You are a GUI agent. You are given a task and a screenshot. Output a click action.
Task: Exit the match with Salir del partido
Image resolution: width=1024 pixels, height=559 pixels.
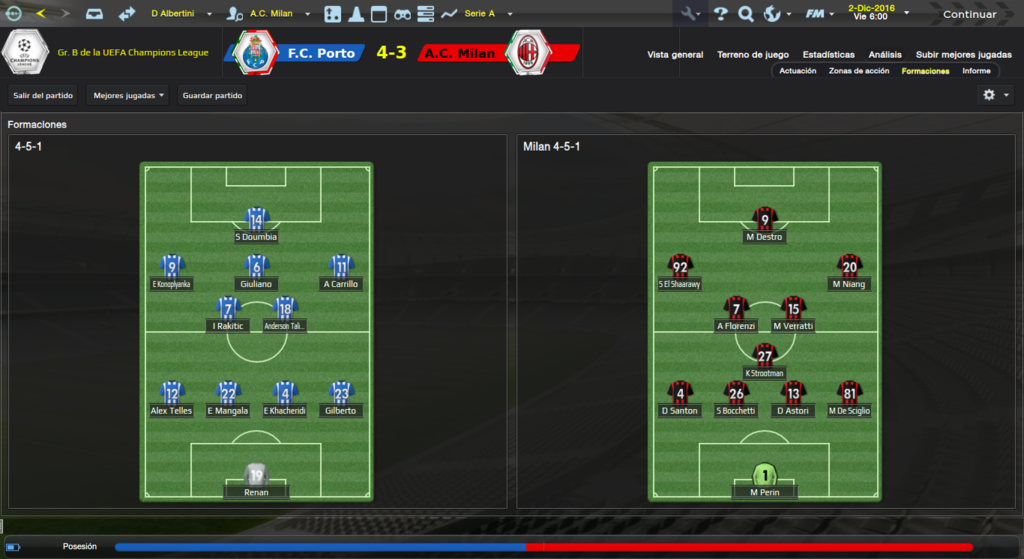tap(43, 96)
